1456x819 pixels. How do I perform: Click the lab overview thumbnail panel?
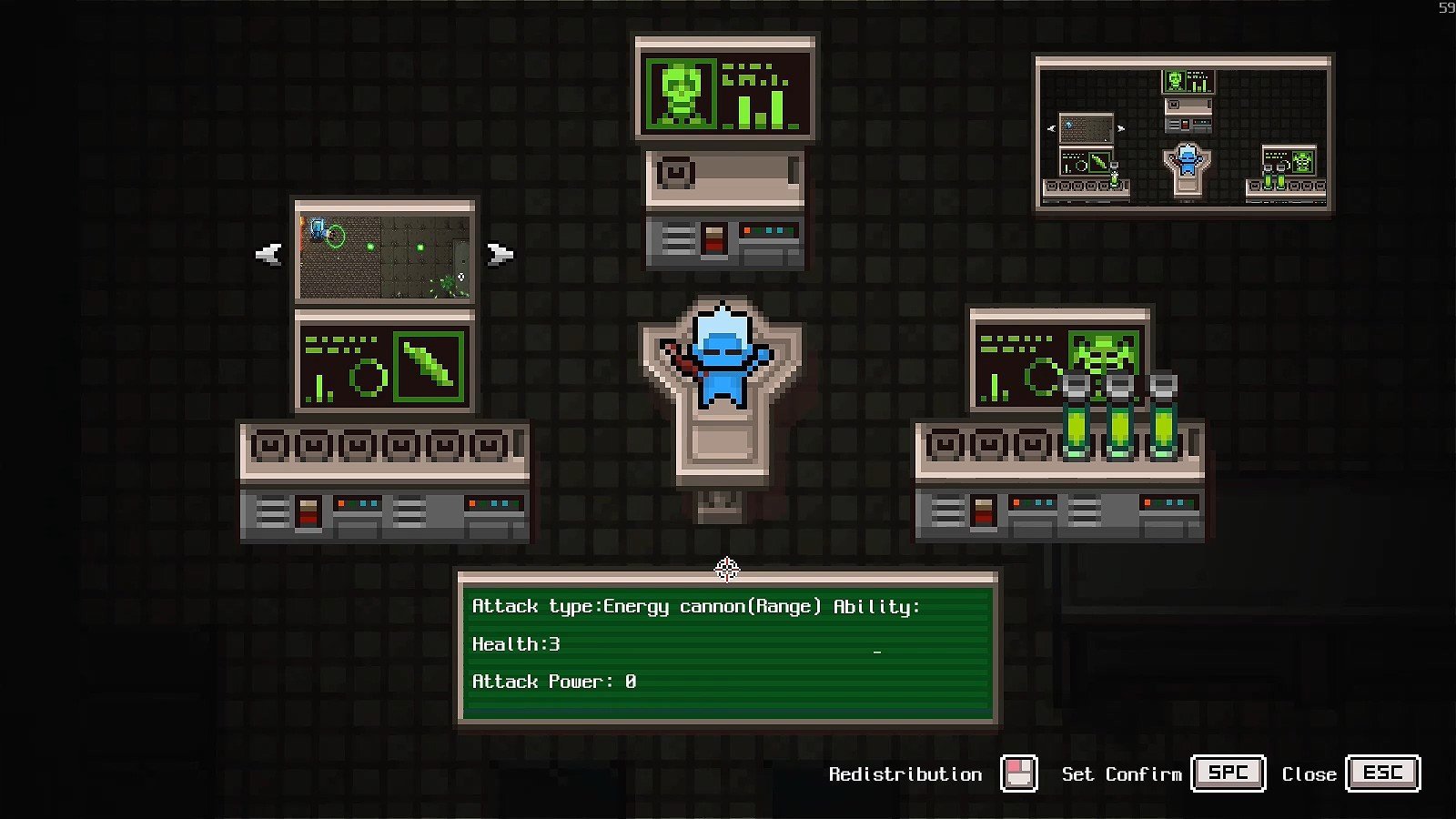pyautogui.click(x=1183, y=135)
